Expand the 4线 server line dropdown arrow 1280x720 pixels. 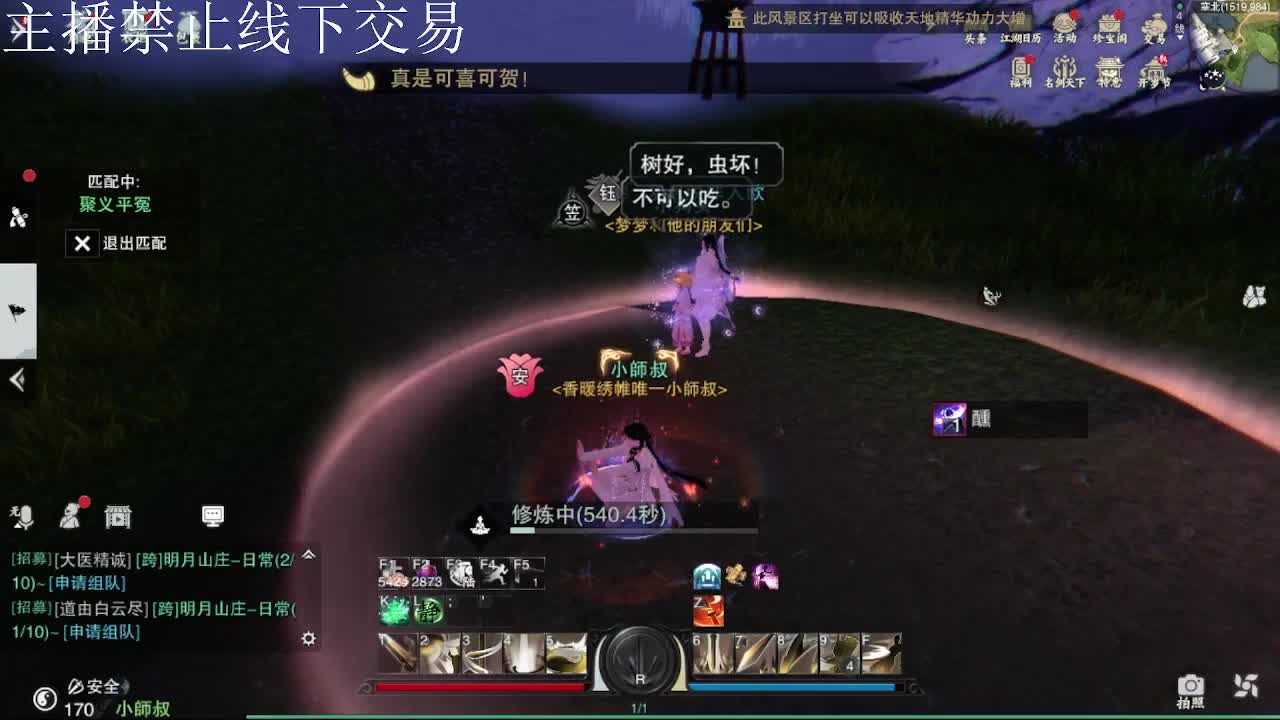coord(1180,38)
